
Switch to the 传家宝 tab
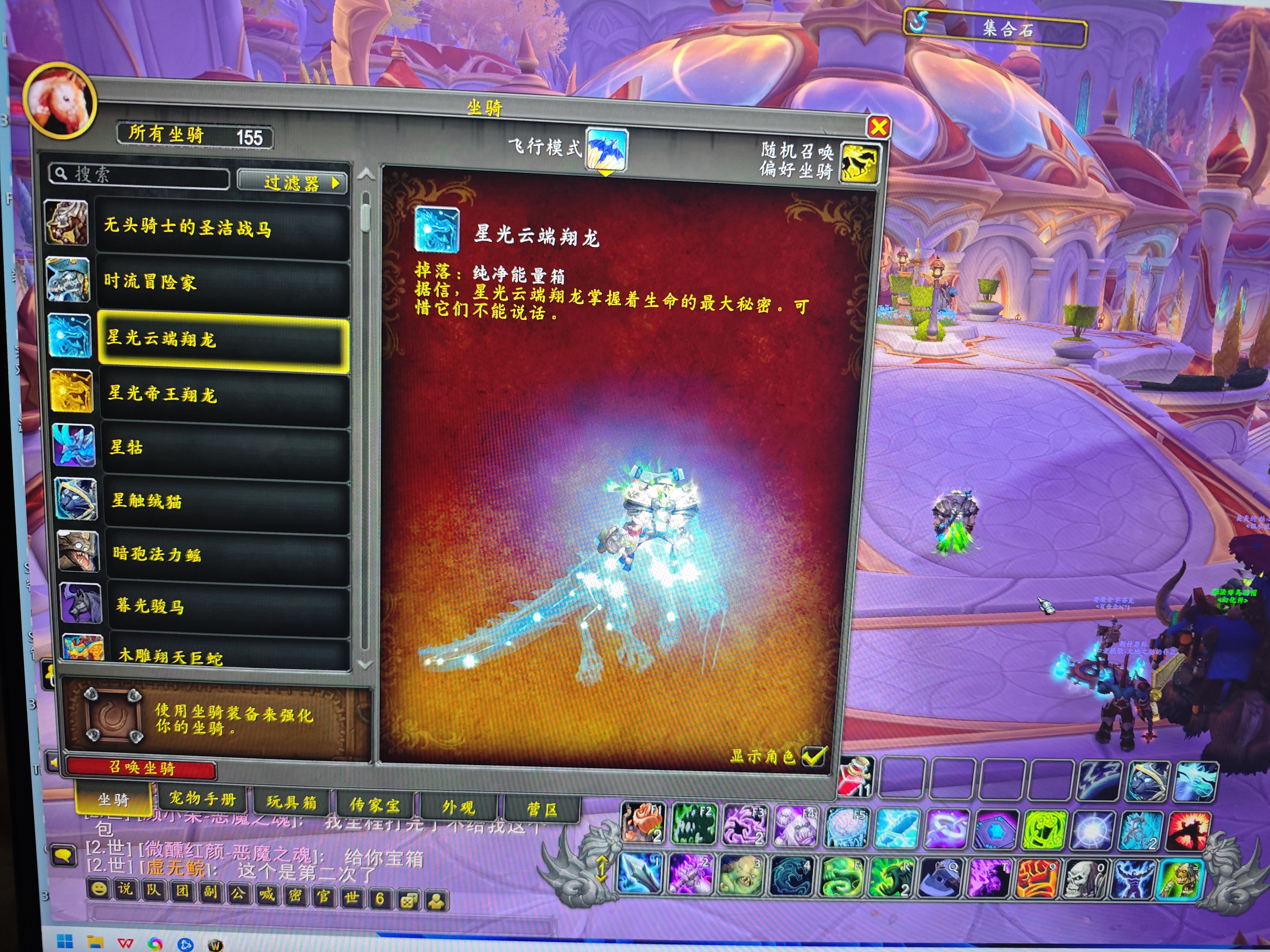point(375,805)
